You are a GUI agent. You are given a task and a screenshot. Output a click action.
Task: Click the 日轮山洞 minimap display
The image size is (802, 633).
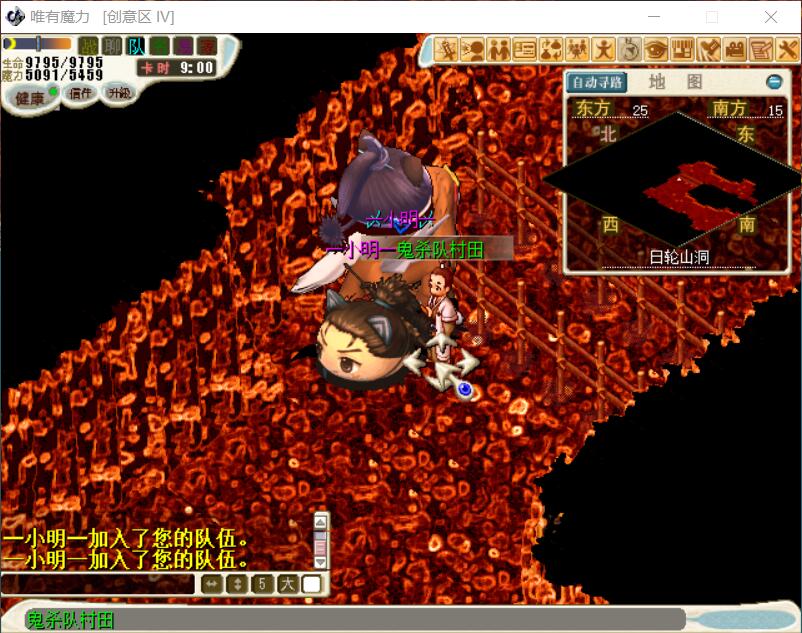pos(672,185)
